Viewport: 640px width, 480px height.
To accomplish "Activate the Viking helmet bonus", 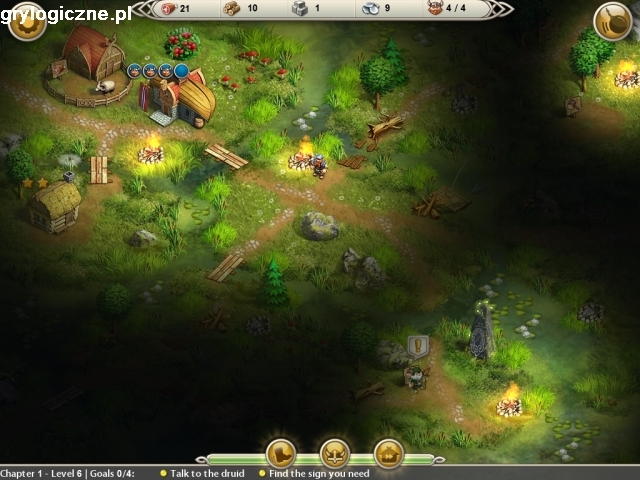I will point(334,453).
